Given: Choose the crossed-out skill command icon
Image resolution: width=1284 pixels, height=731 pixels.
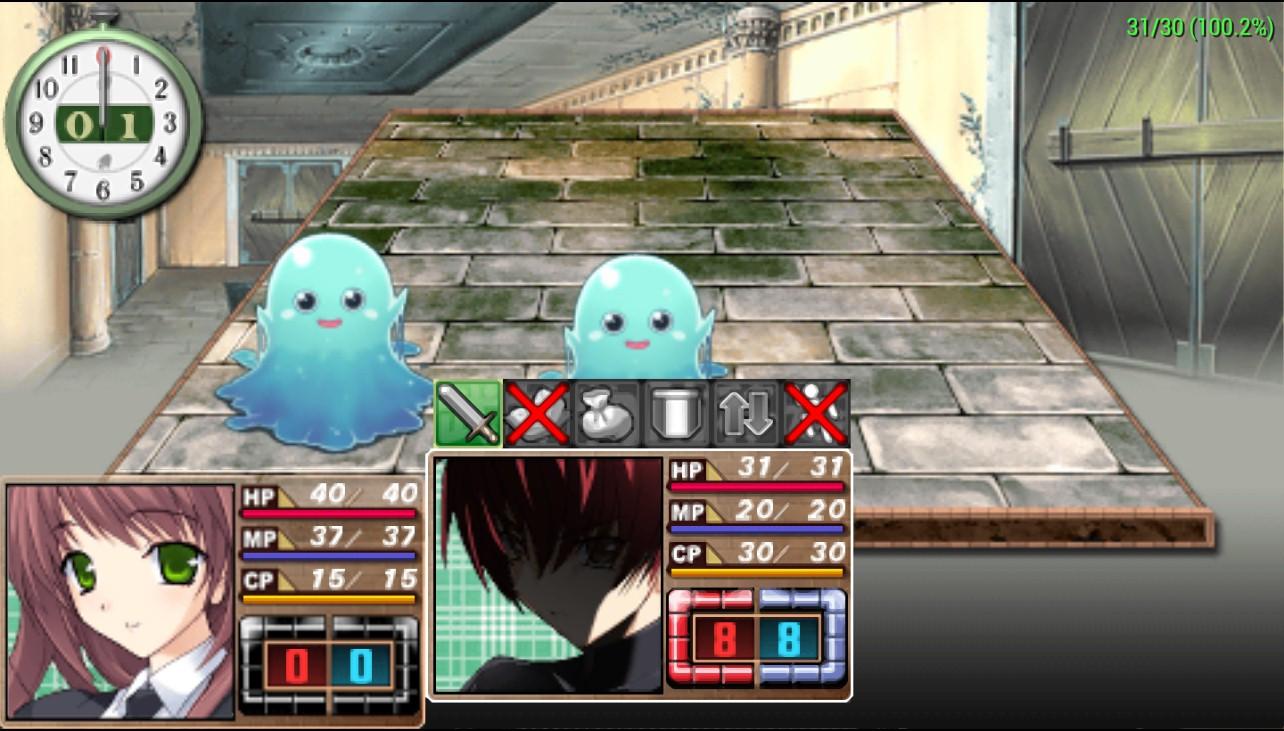Looking at the screenshot, I should pos(537,413).
